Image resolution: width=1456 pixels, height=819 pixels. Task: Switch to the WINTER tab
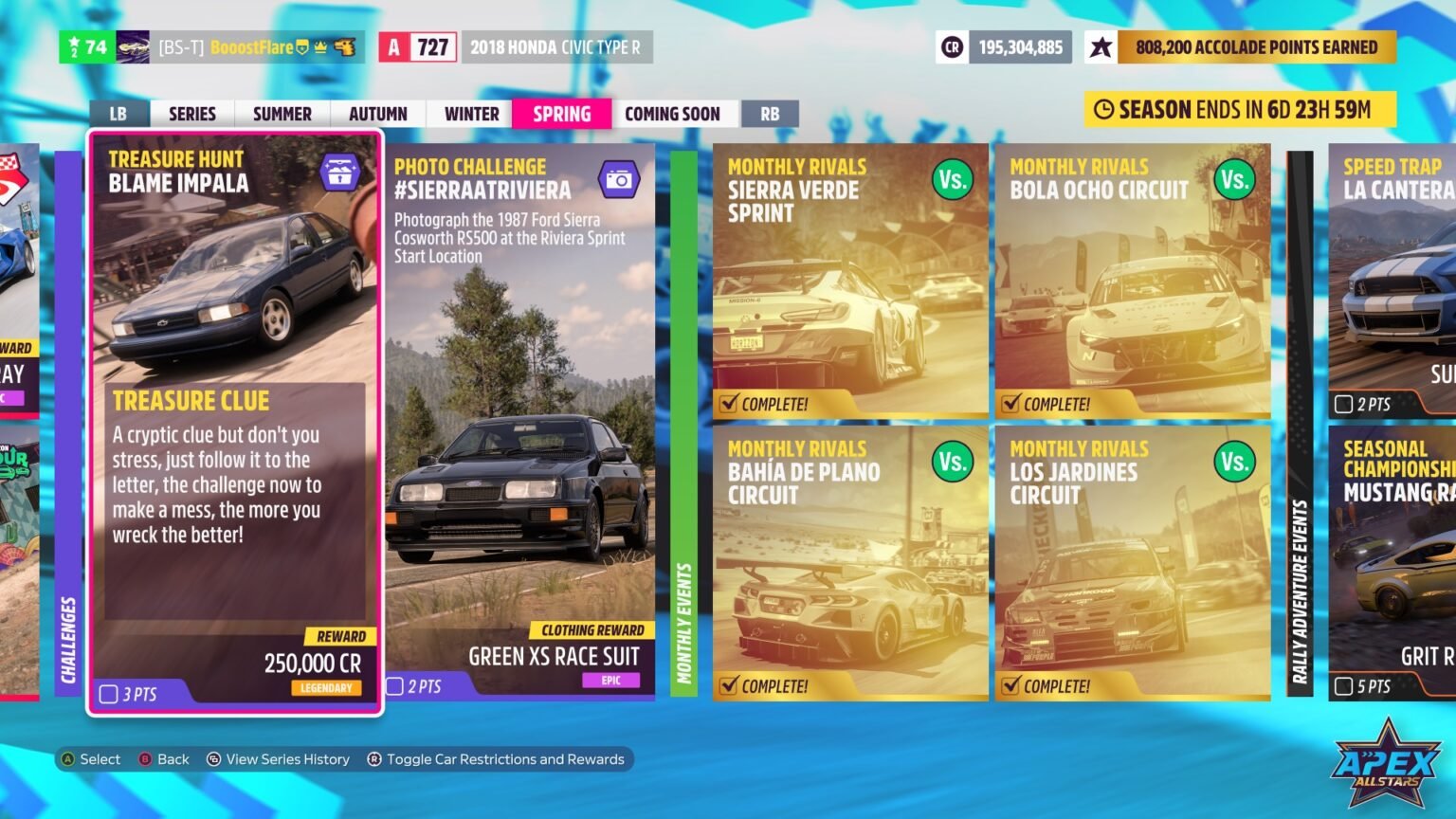point(468,113)
